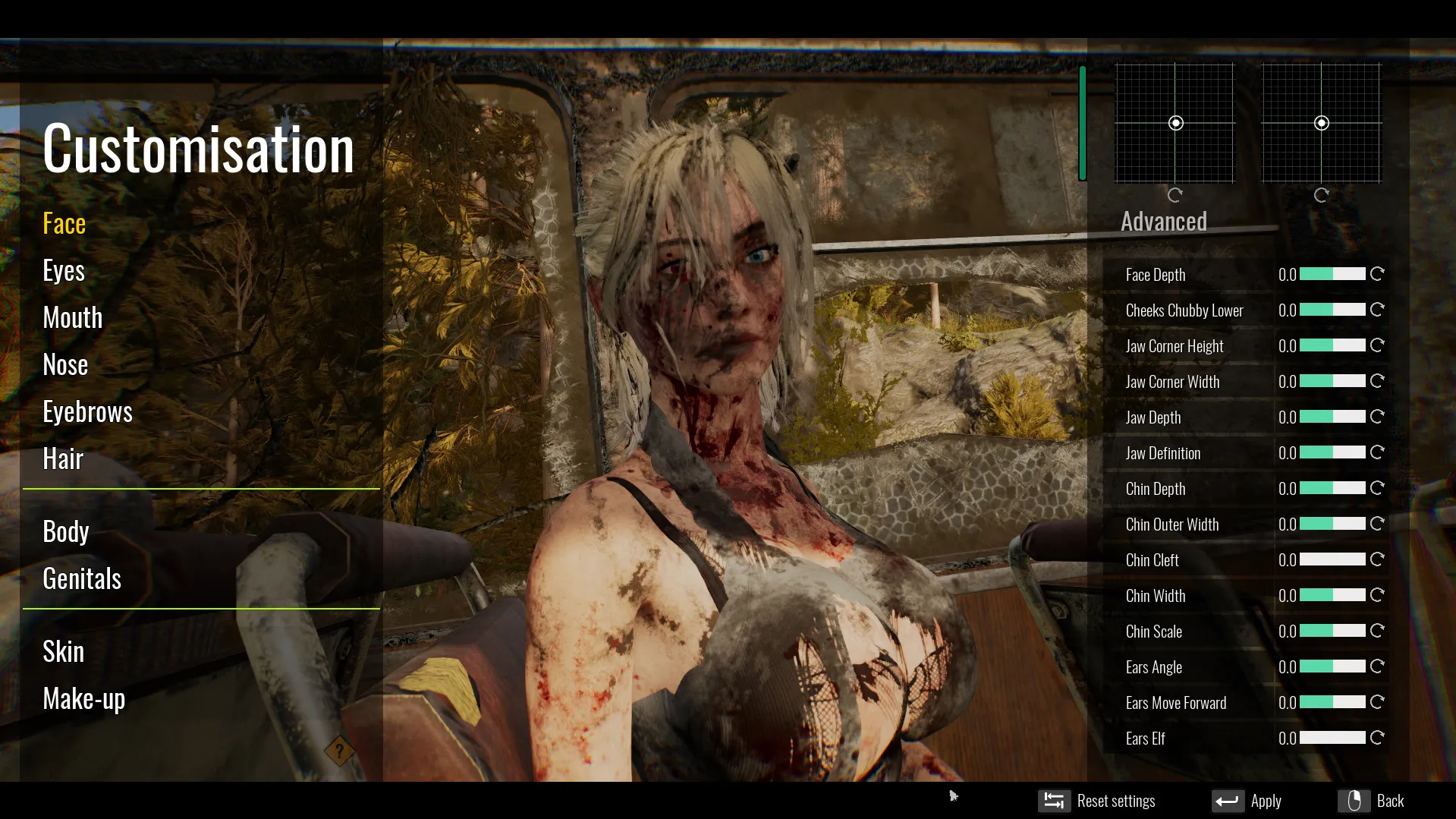
Task: Set the Chin Cleft slider
Action: [1332, 559]
